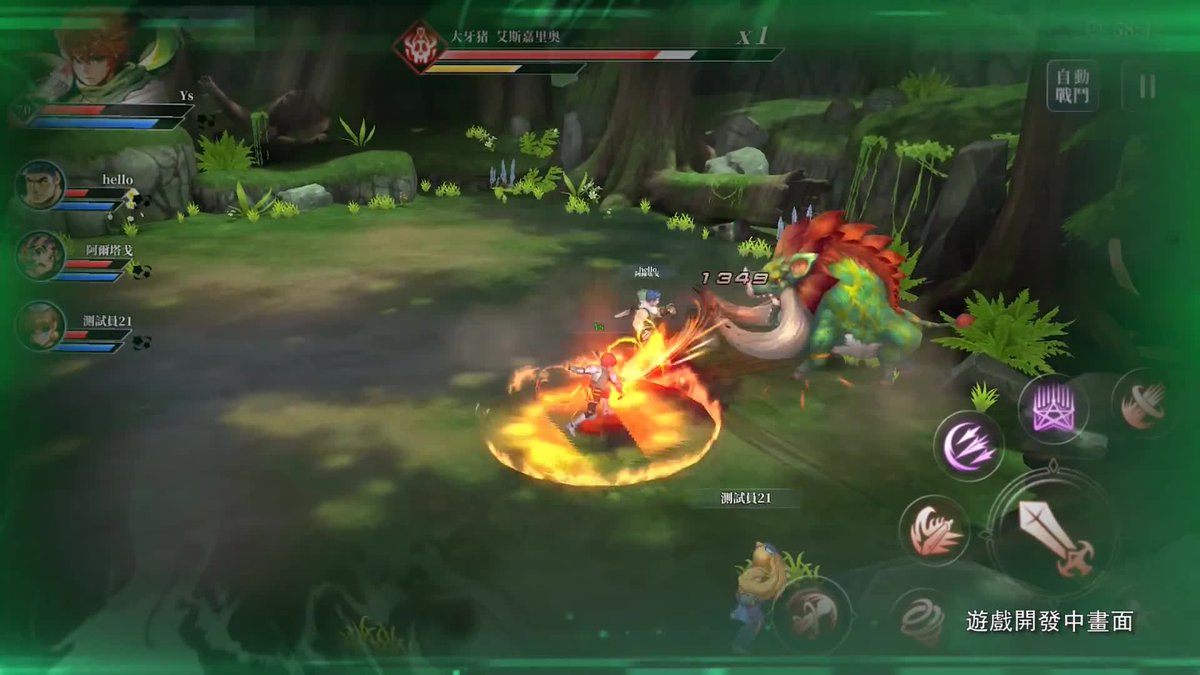Use the spinning claw swipe skill
Image resolution: width=1200 pixels, height=675 pixels.
click(1142, 402)
